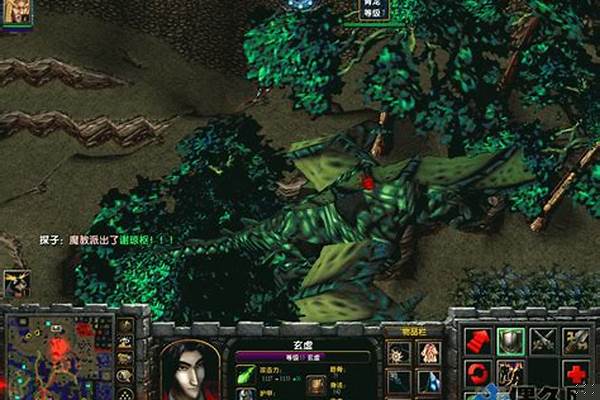Viewport: 600px width, 400px height.
Task: Activate the red arrow Move command
Action: (477, 341)
